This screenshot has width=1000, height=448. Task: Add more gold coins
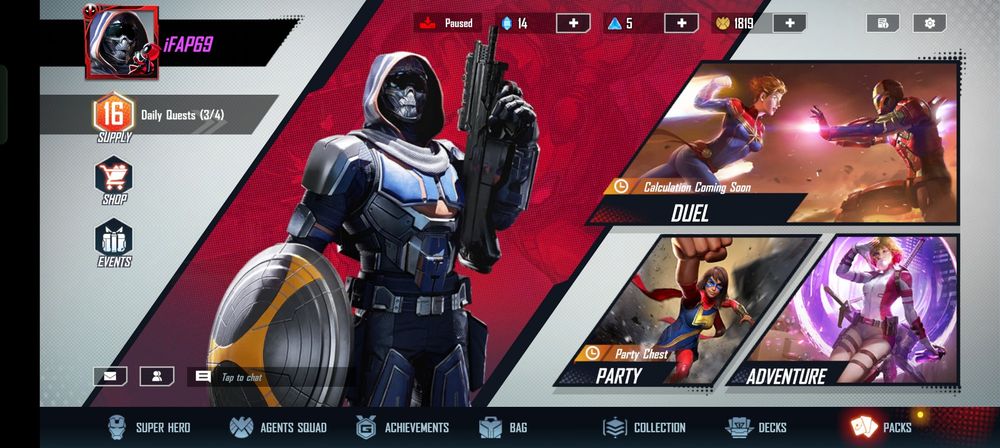(x=789, y=23)
